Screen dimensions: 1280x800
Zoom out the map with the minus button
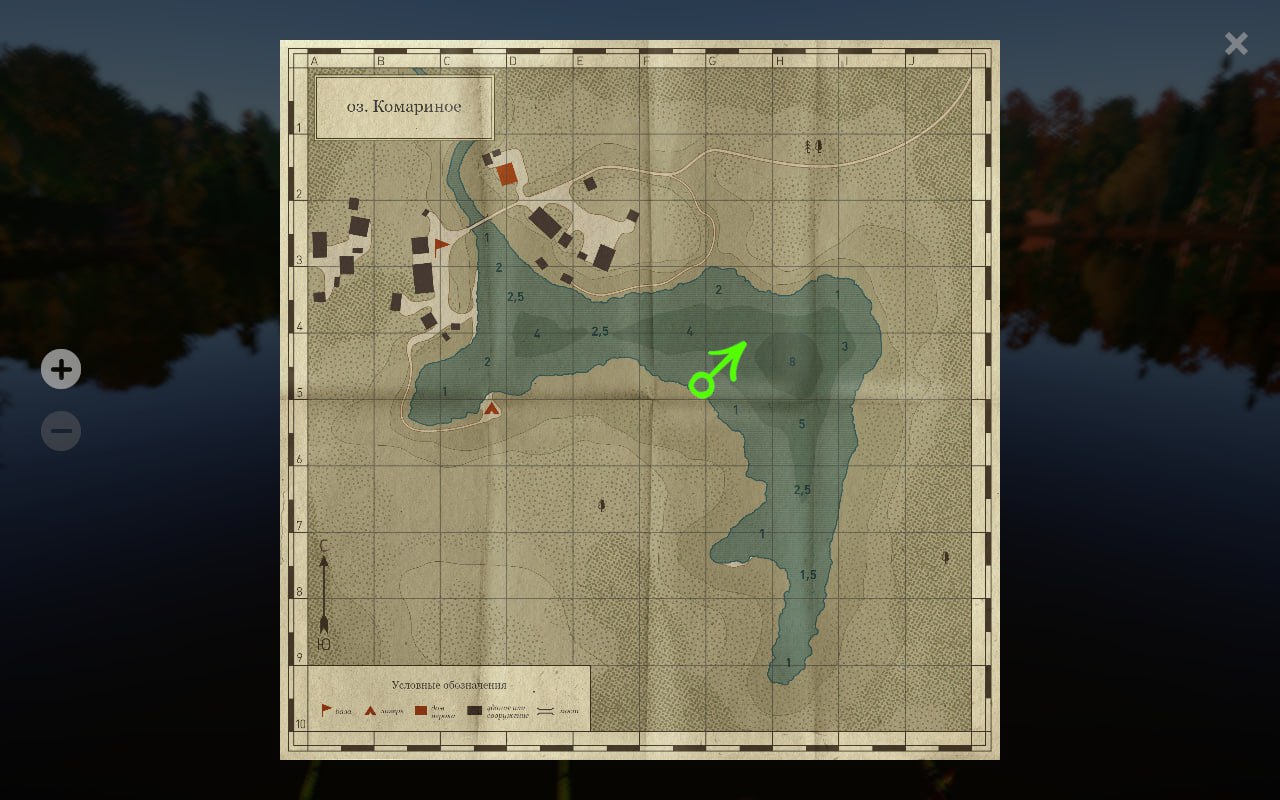coord(61,431)
